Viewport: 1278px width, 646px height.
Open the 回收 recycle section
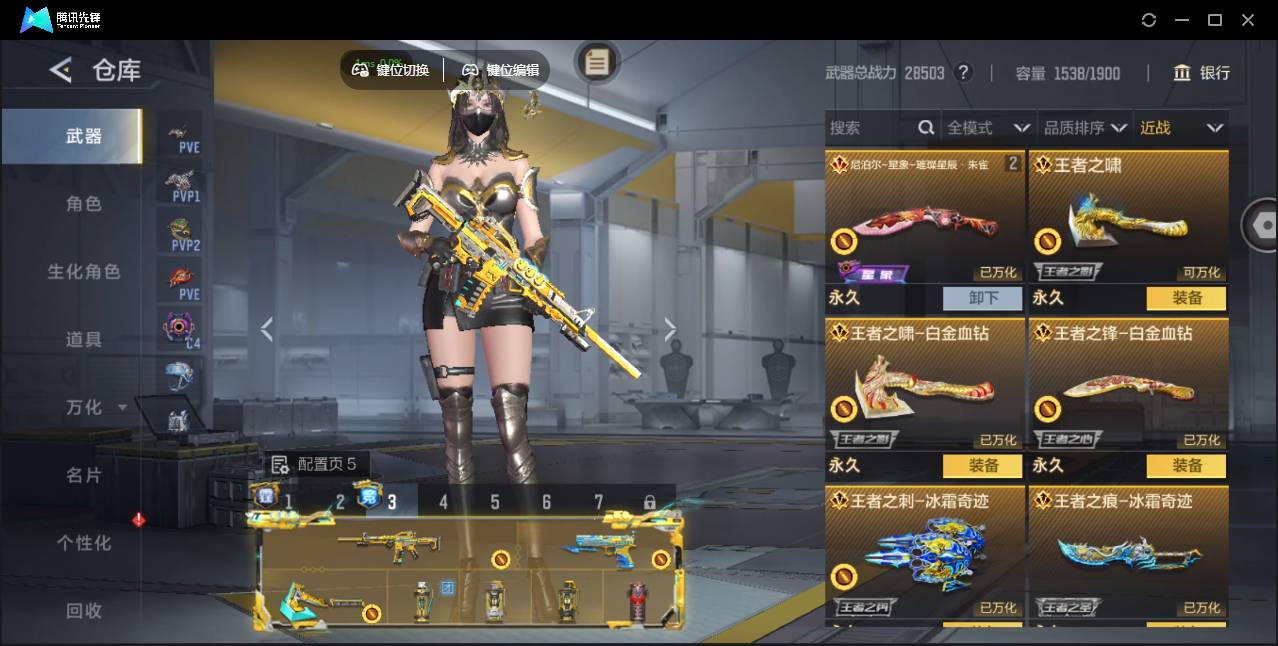click(x=84, y=610)
